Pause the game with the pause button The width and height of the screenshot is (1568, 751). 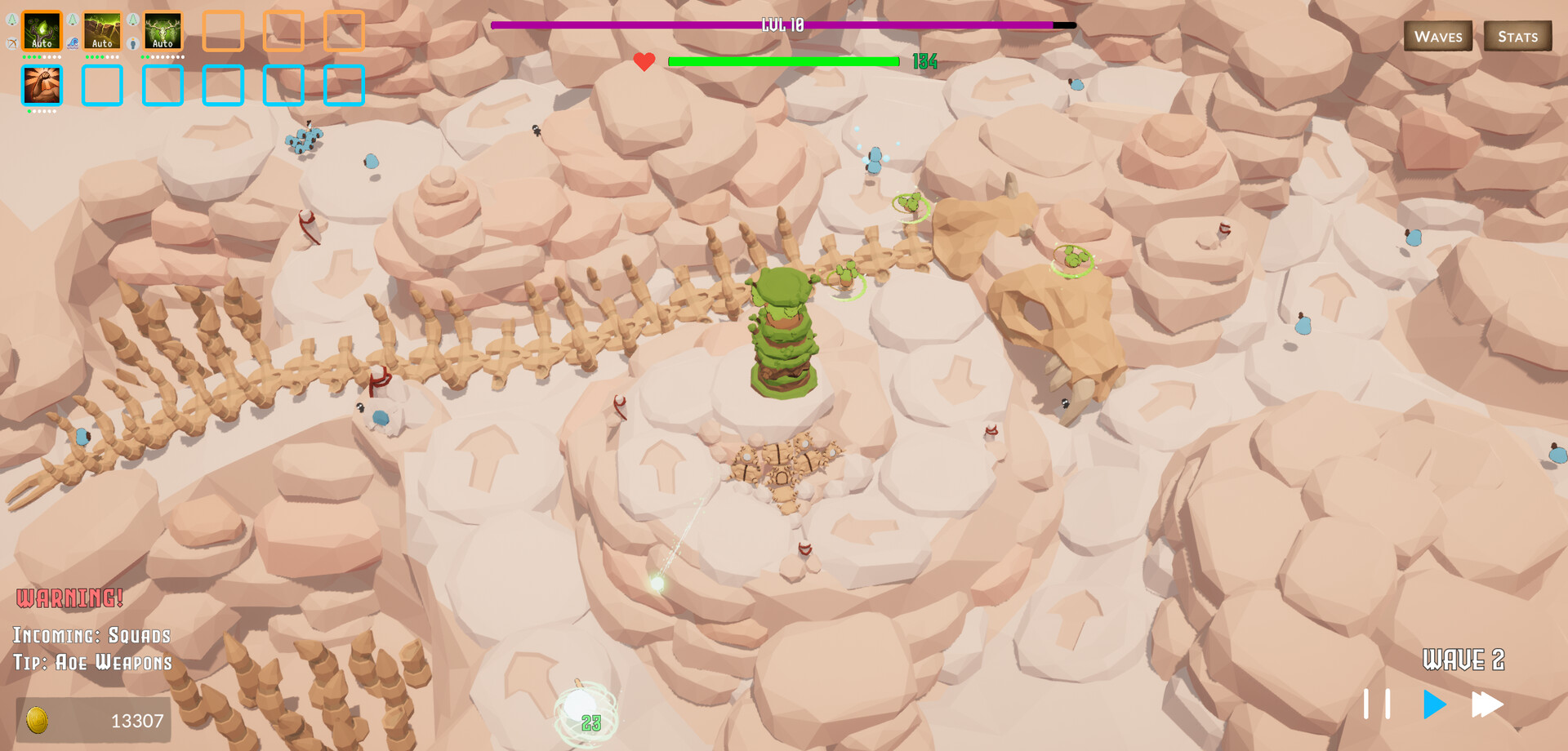(x=1378, y=704)
